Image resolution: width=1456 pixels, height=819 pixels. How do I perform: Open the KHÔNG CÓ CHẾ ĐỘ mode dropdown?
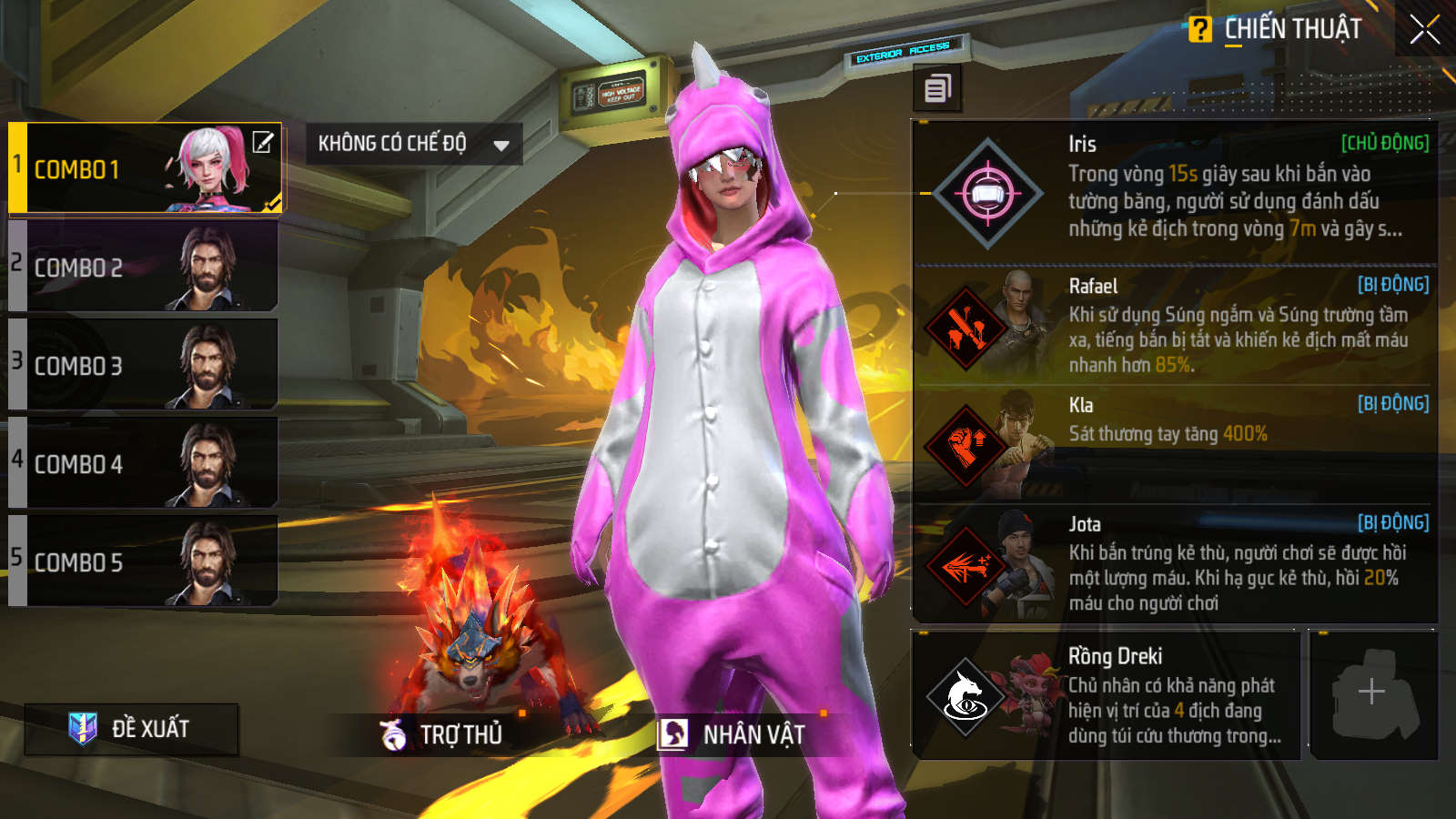pyautogui.click(x=413, y=144)
